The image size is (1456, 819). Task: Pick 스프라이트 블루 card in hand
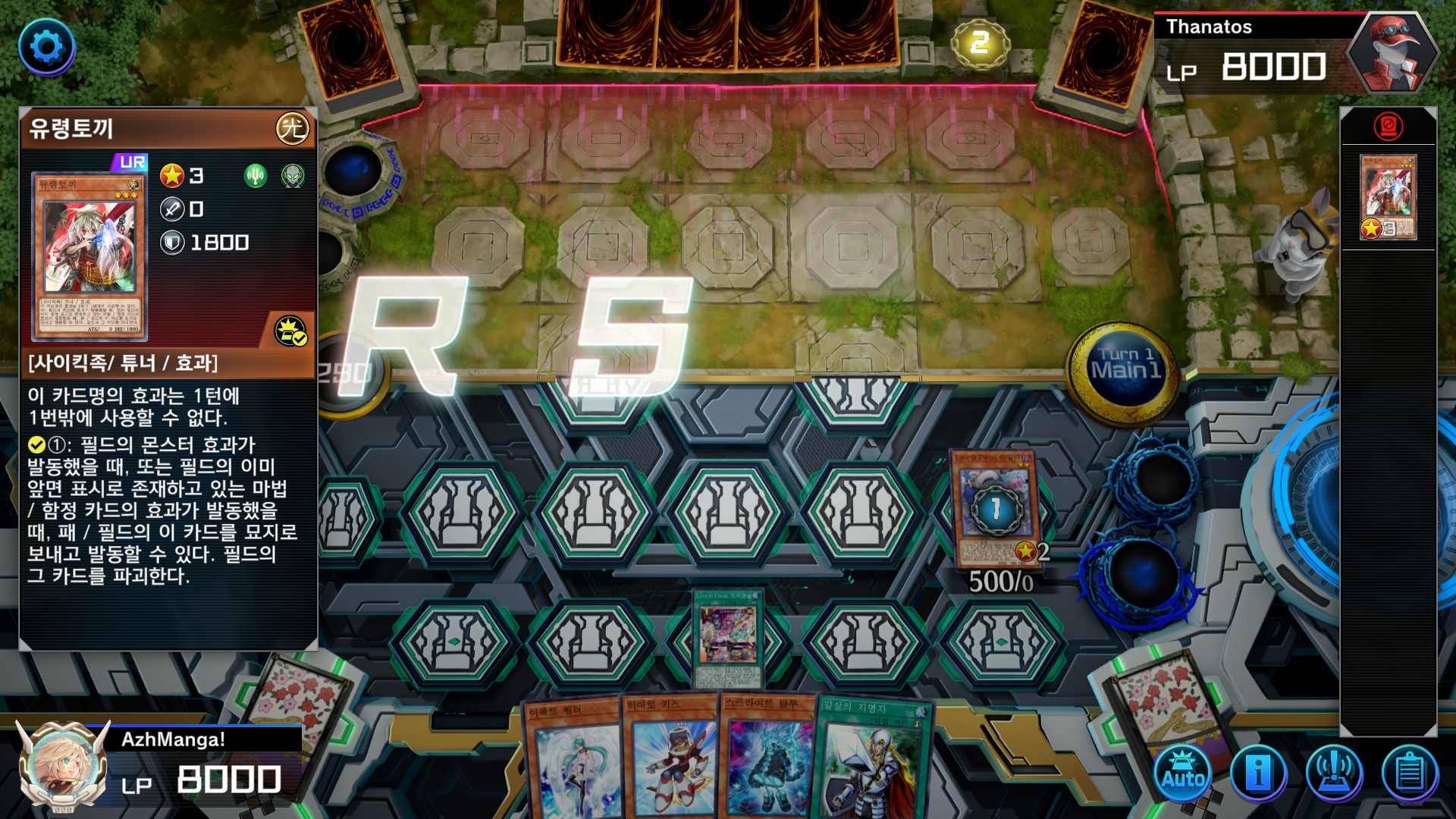click(x=767, y=758)
